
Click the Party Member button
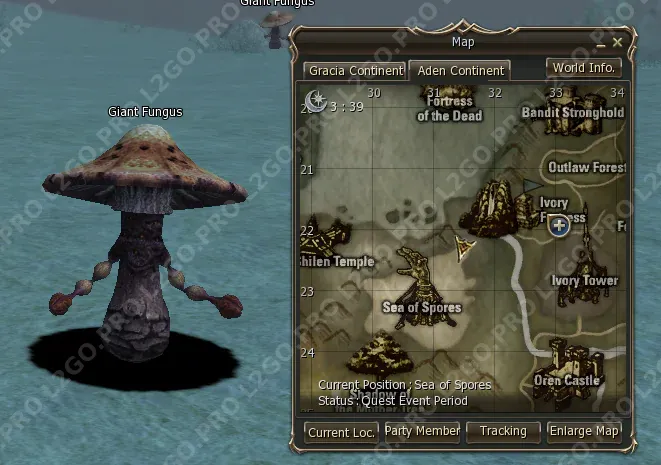[422, 431]
